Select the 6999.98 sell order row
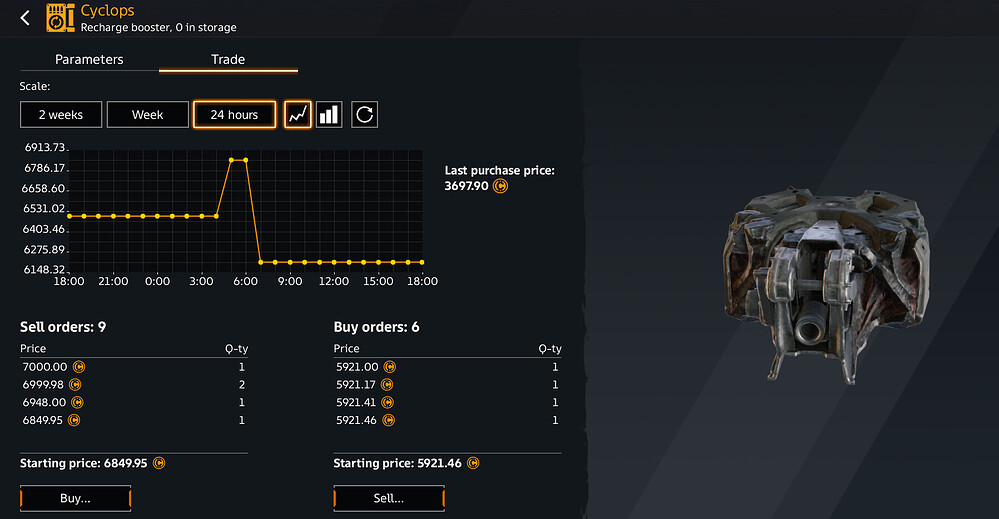This screenshot has height=519, width=999. click(133, 385)
